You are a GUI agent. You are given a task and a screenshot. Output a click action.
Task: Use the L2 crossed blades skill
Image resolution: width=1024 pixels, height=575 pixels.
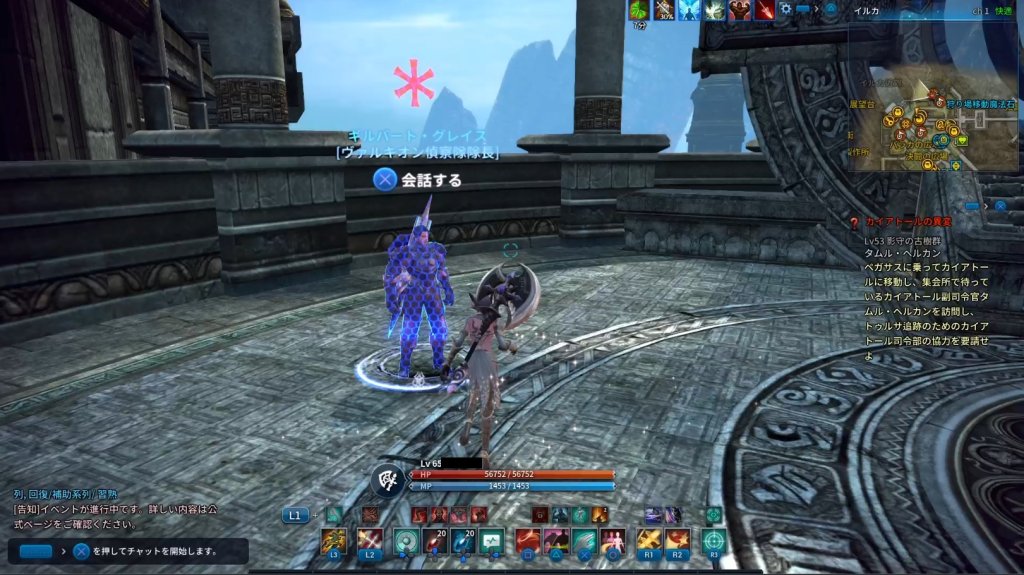tap(371, 541)
